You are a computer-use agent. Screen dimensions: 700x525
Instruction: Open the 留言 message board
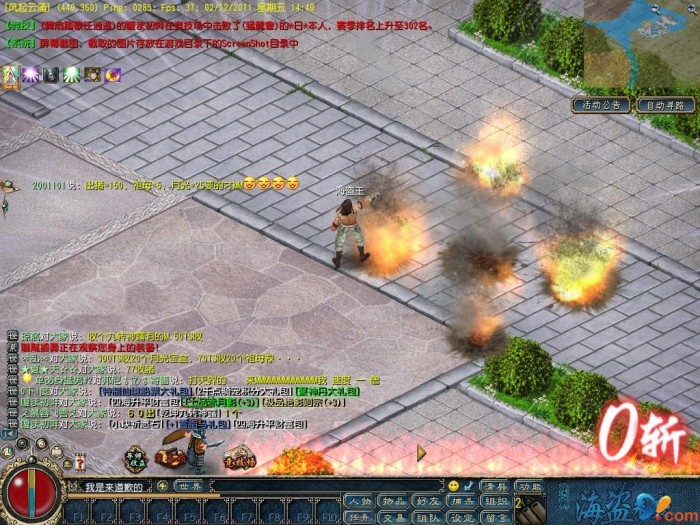click(497, 517)
